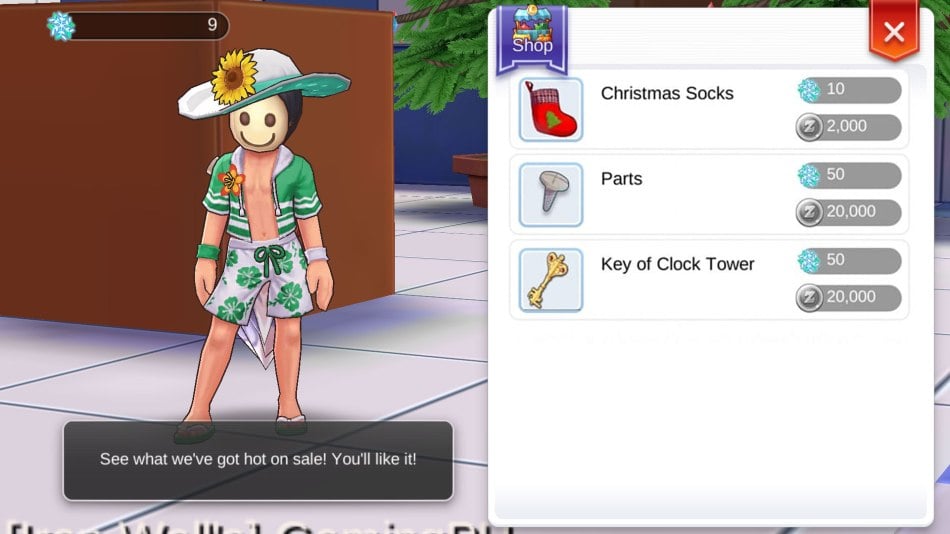950x534 pixels.
Task: Select the Christmas Socks shop item
Action: coord(667,94)
